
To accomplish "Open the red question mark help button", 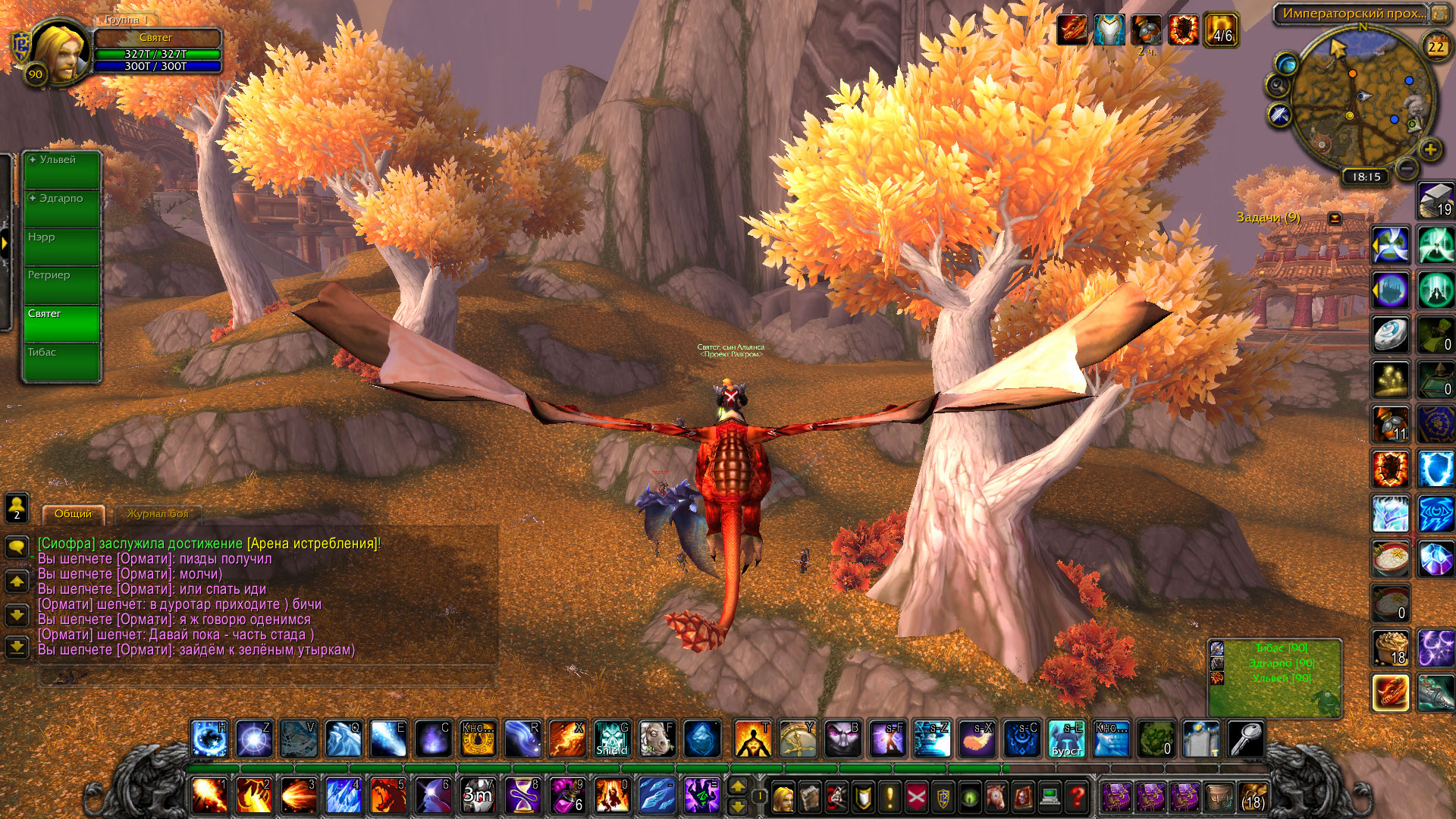I will (x=1077, y=797).
